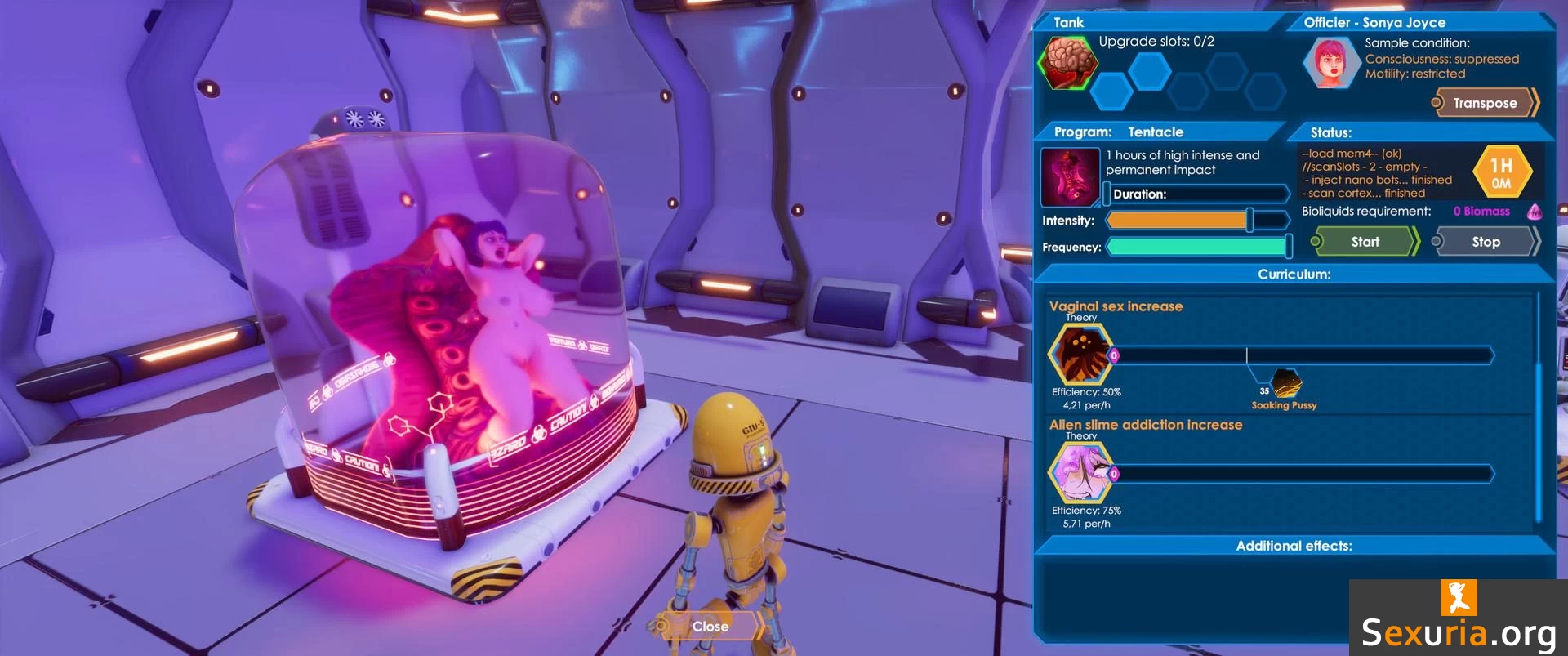Close the tank panel
1568x656 pixels.
tap(710, 627)
